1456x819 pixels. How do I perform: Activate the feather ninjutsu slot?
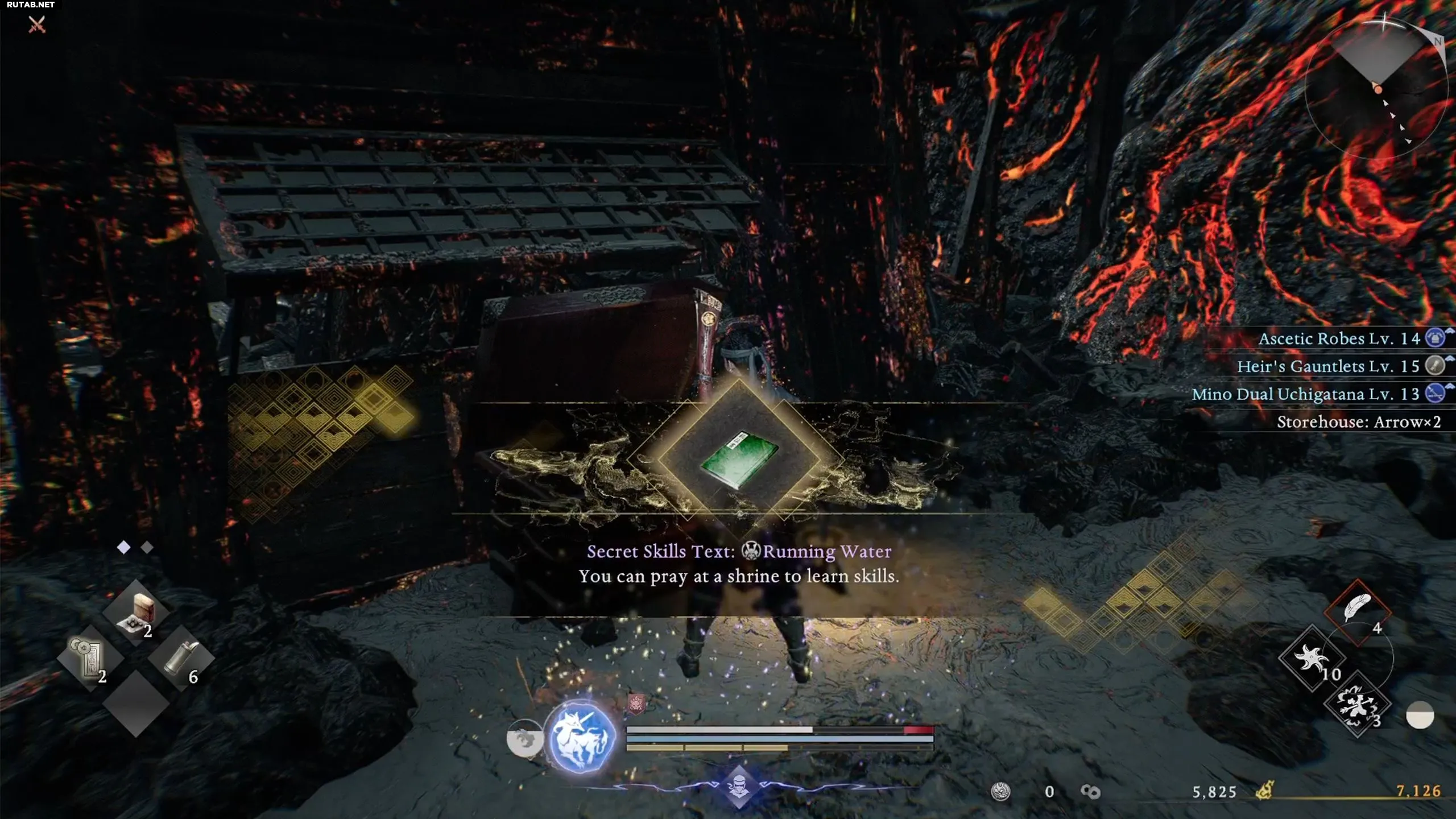(x=1357, y=612)
